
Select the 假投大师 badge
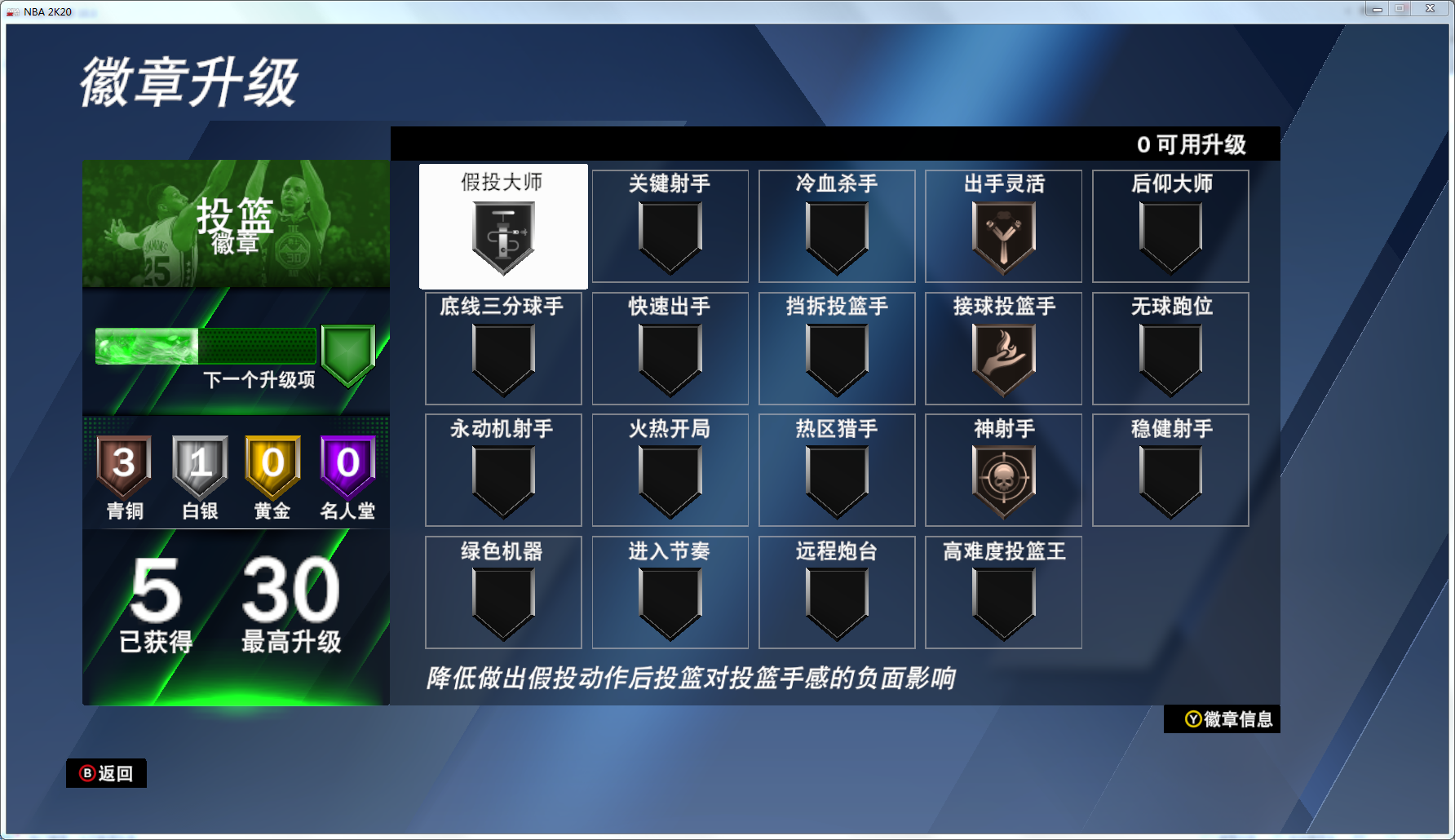[503, 226]
